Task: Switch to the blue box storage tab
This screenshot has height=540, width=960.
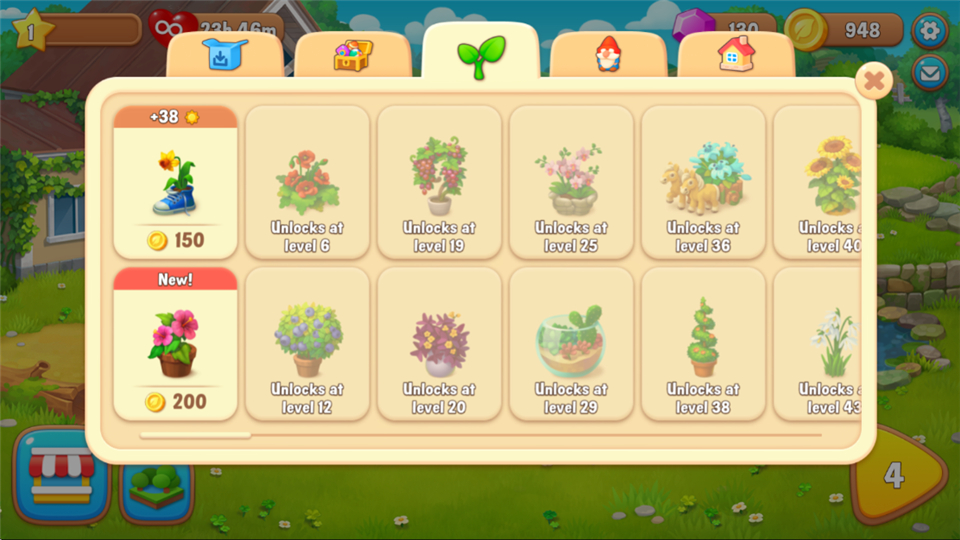Action: coord(224,55)
